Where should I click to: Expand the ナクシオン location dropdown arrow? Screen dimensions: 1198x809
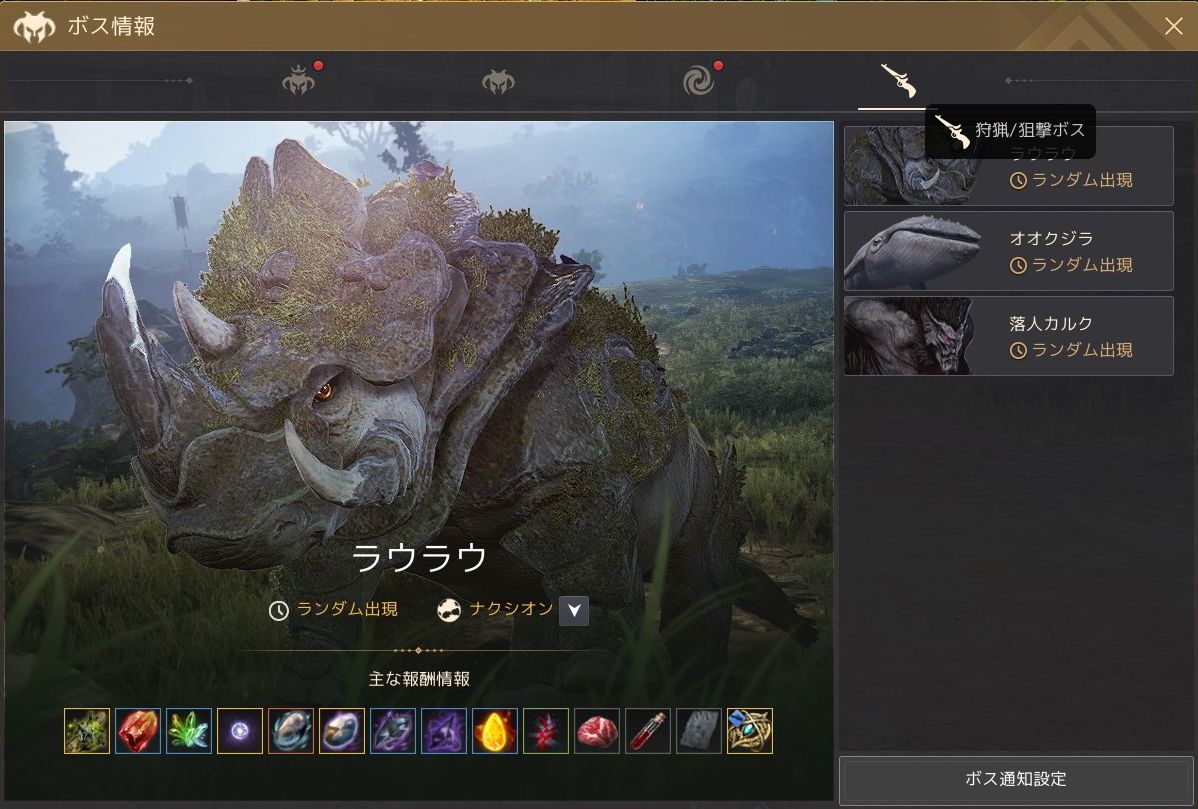(x=573, y=610)
